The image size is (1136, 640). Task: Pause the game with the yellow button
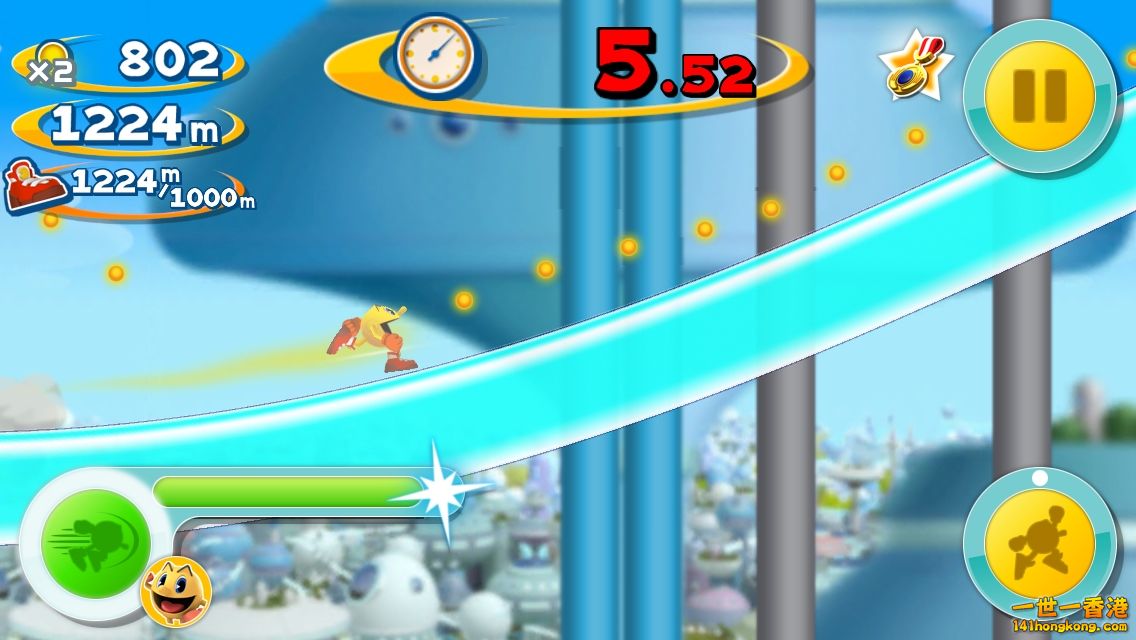coord(1039,95)
